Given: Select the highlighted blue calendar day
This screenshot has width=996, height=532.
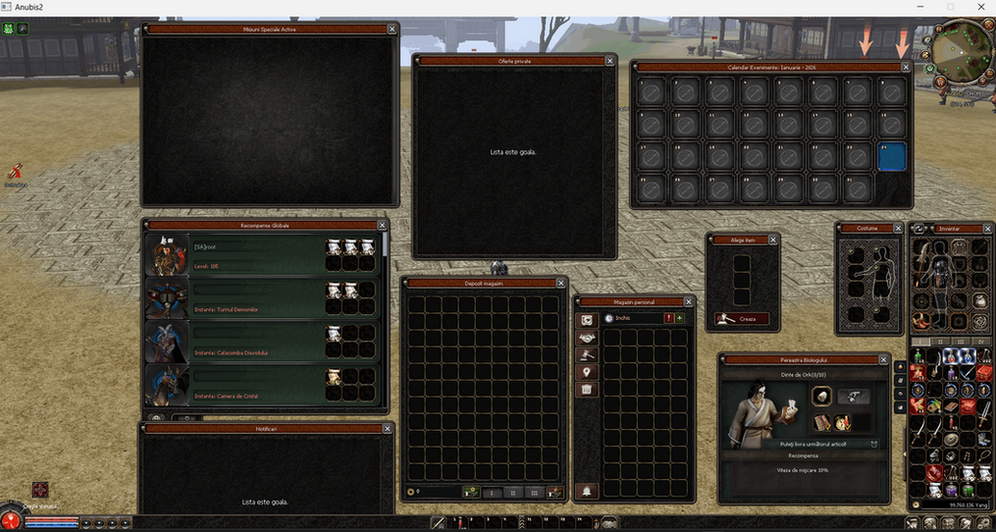Looking at the screenshot, I should tap(891, 157).
